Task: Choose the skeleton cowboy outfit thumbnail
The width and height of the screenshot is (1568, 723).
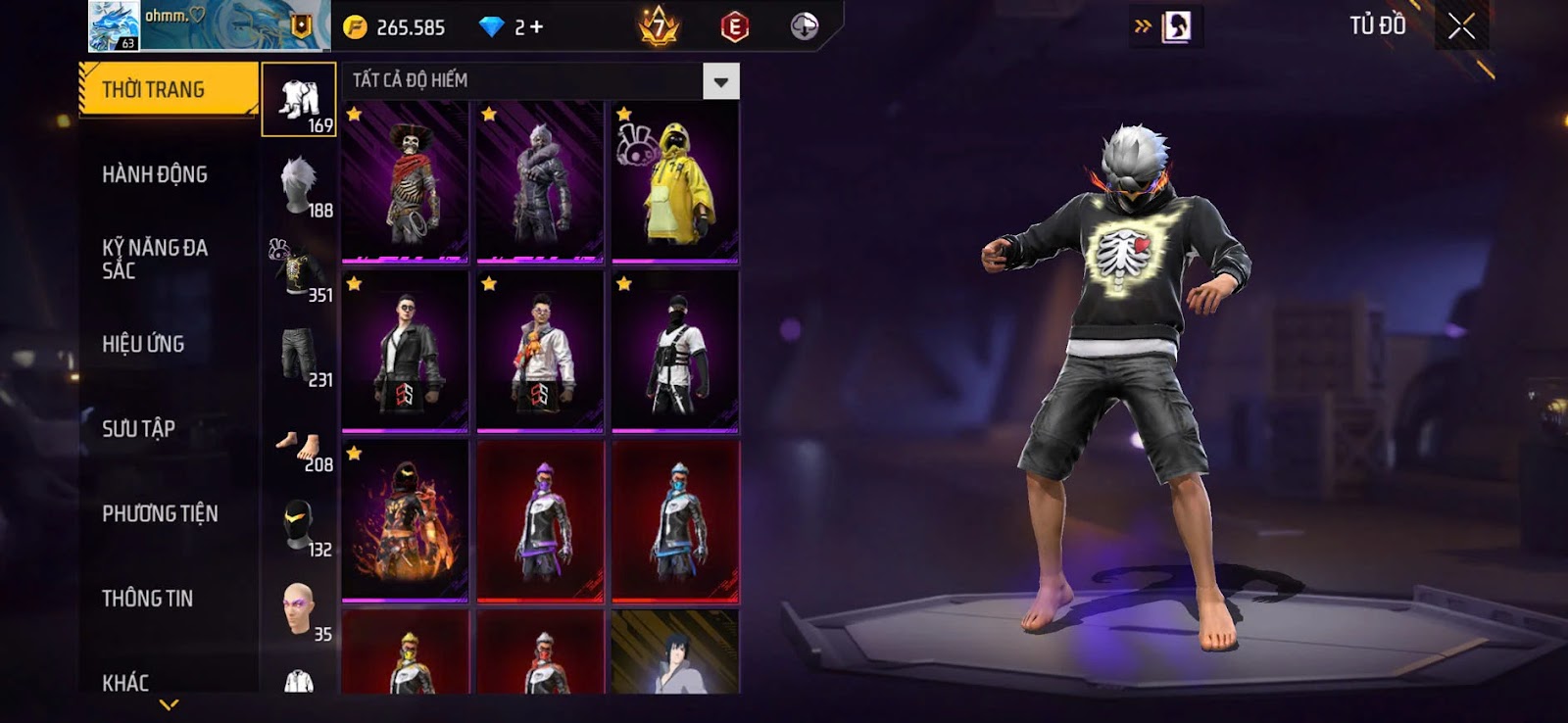Action: click(405, 181)
